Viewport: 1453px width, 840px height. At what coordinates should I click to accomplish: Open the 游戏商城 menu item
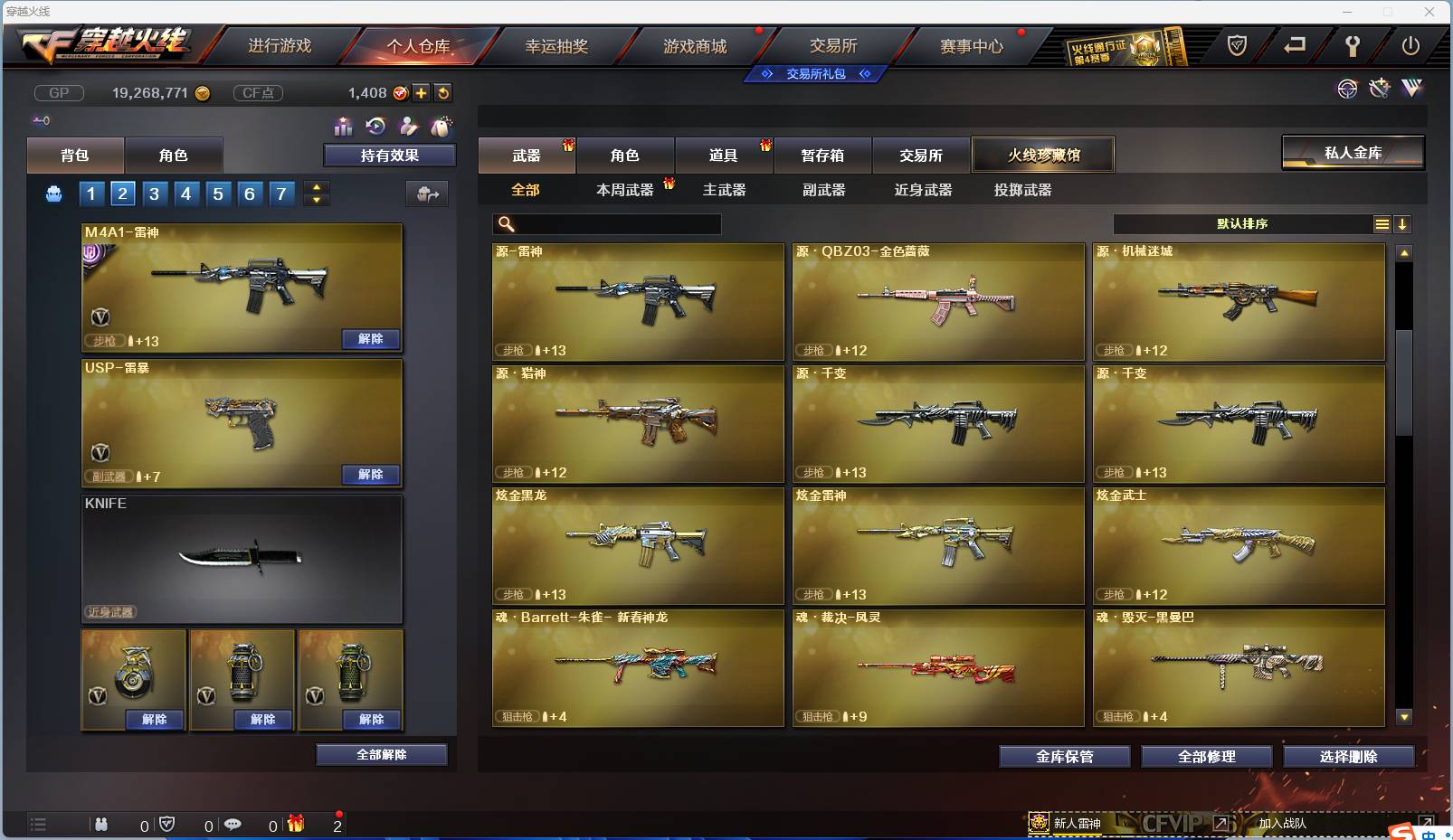tap(697, 44)
